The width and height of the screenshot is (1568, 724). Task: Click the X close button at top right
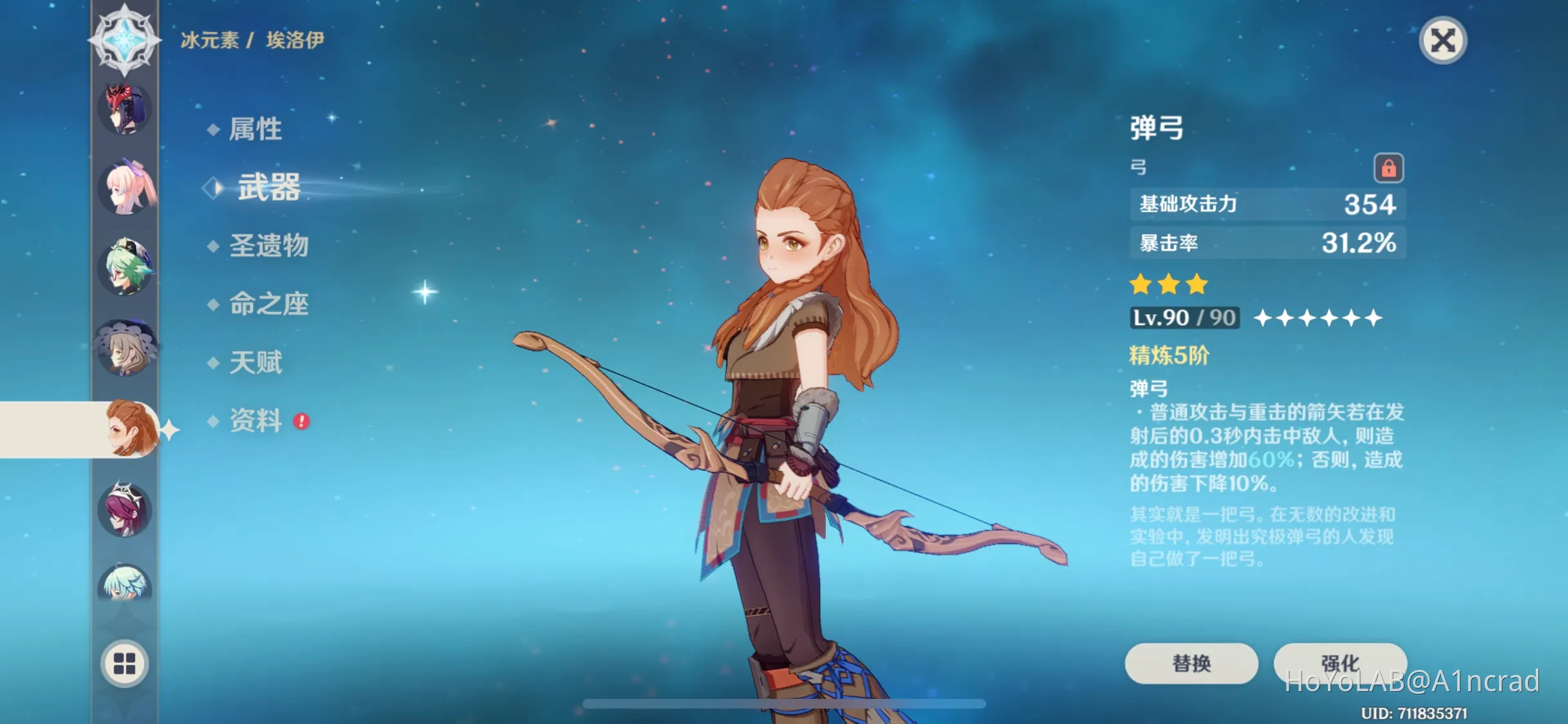(1442, 41)
